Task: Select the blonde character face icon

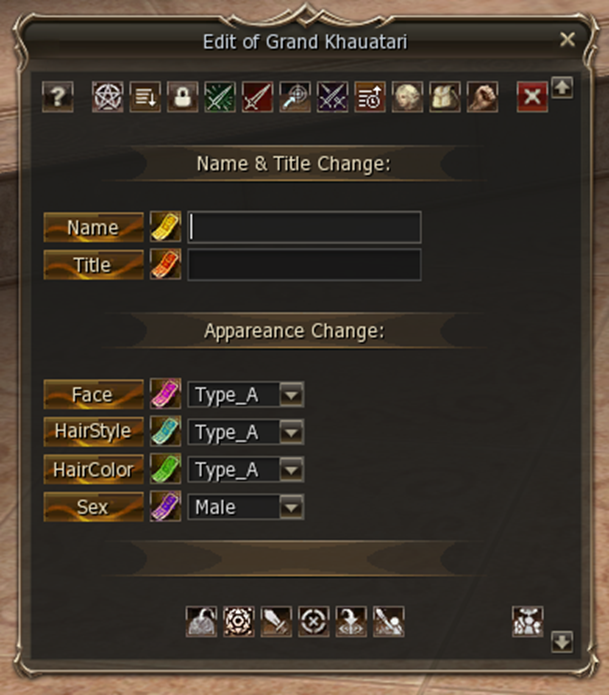Action: pyautogui.click(x=407, y=97)
